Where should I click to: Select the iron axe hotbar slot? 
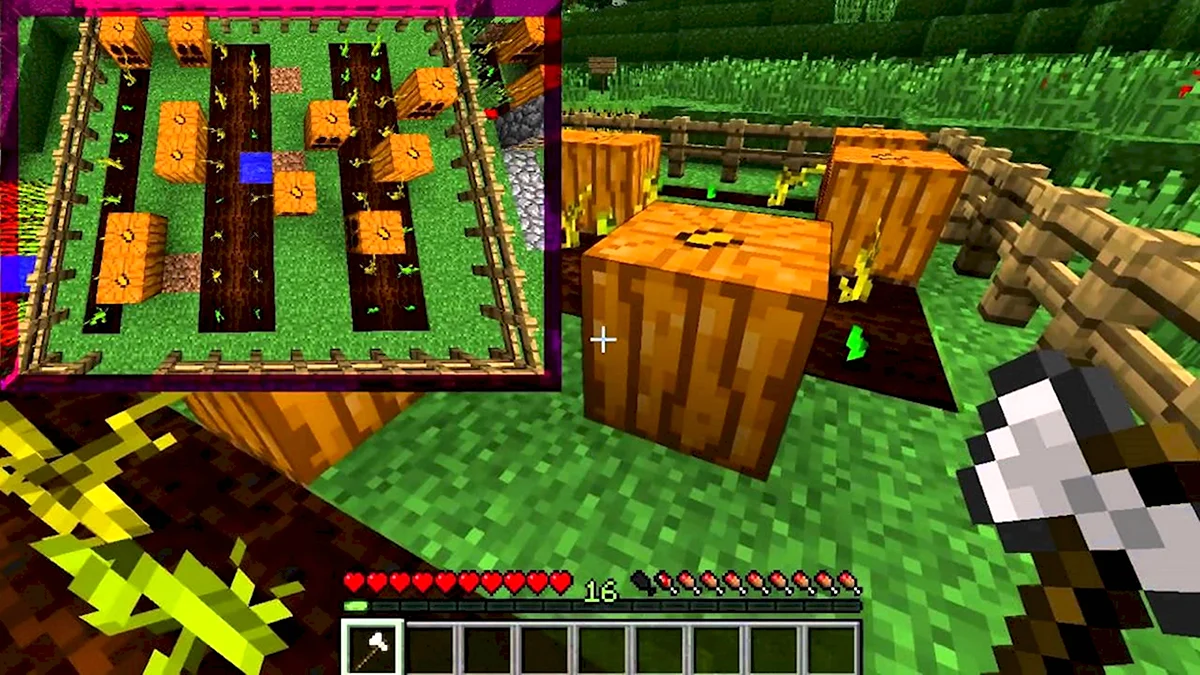[x=374, y=647]
